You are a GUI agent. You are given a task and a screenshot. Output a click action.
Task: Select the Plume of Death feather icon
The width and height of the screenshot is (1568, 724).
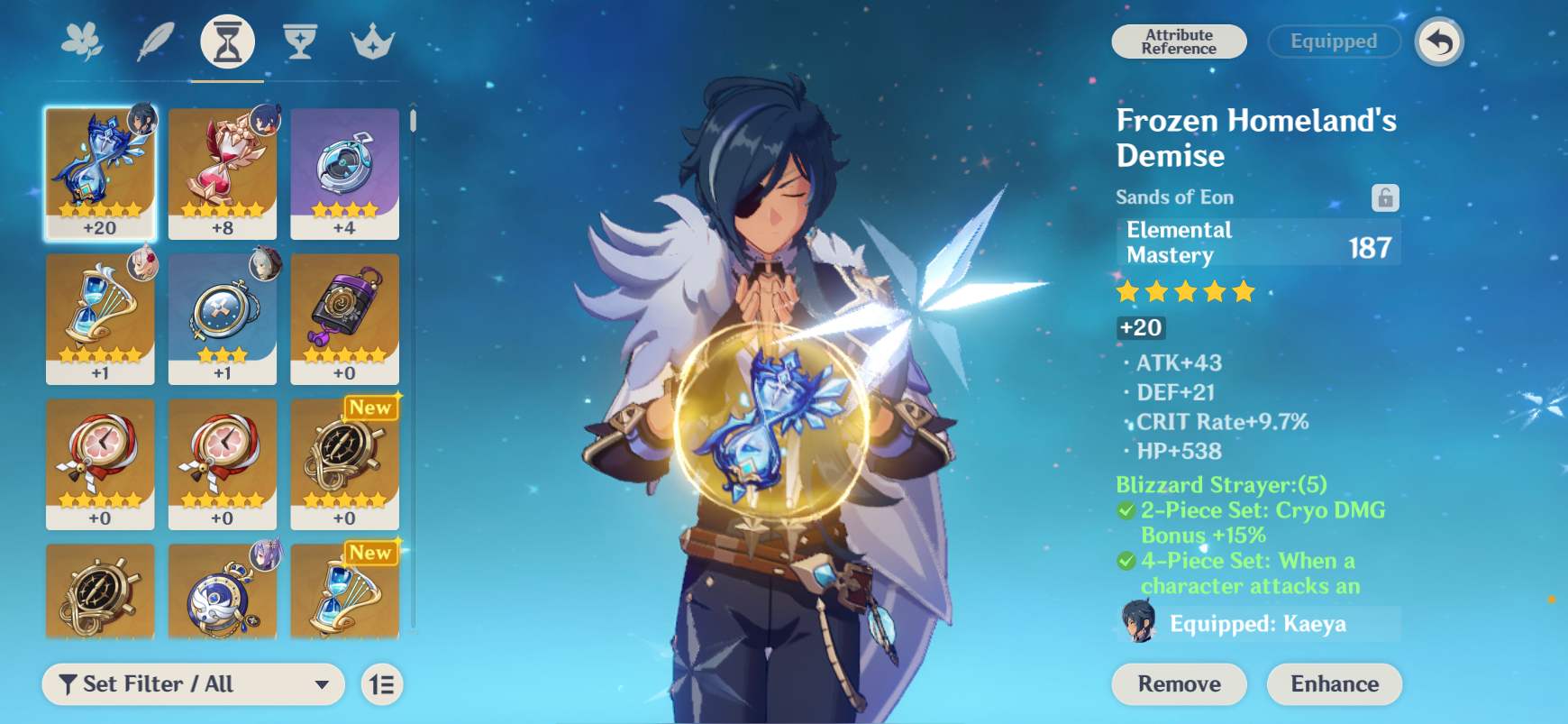coord(155,39)
